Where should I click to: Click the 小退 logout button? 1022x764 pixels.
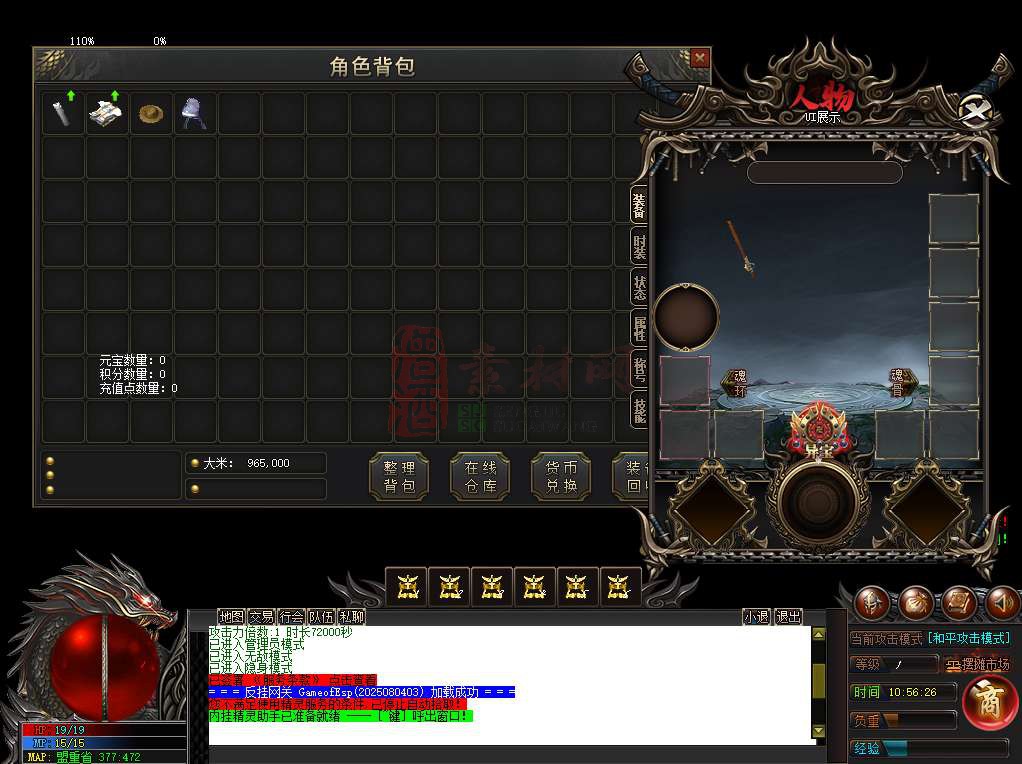point(756,617)
